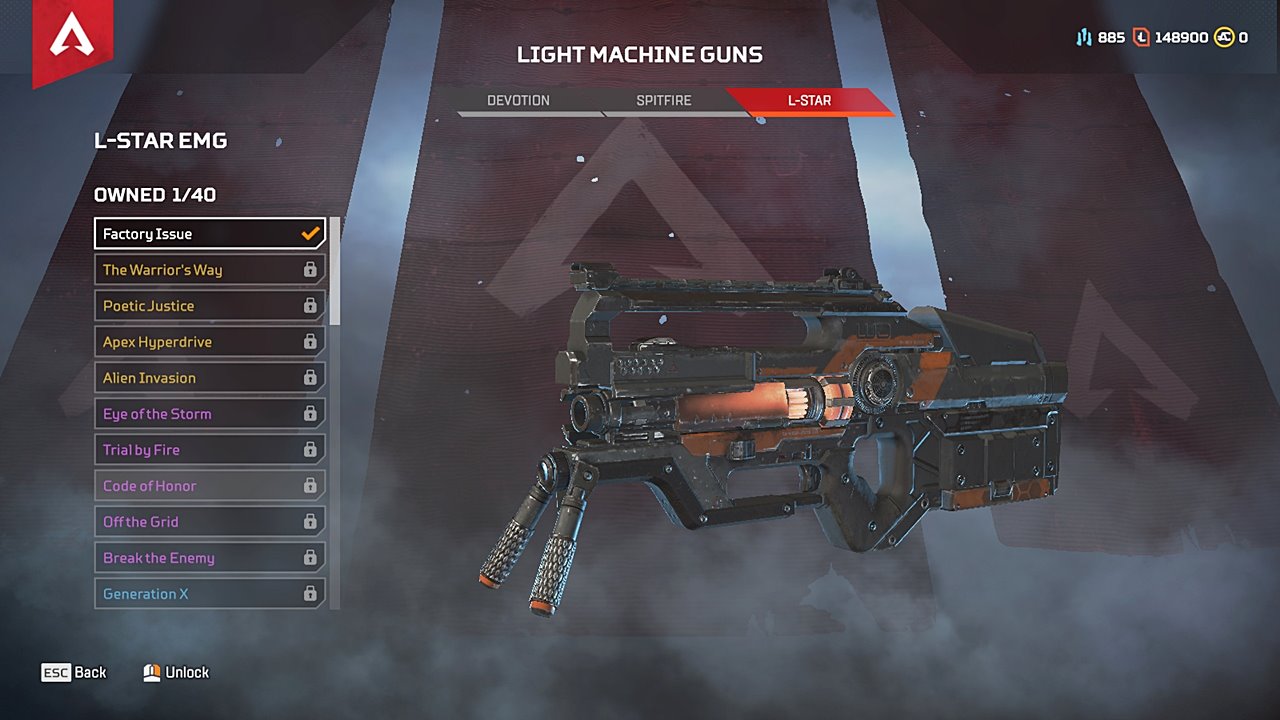Choose the Factory Issue skin
Image resolution: width=1280 pixels, height=720 pixels.
point(210,234)
